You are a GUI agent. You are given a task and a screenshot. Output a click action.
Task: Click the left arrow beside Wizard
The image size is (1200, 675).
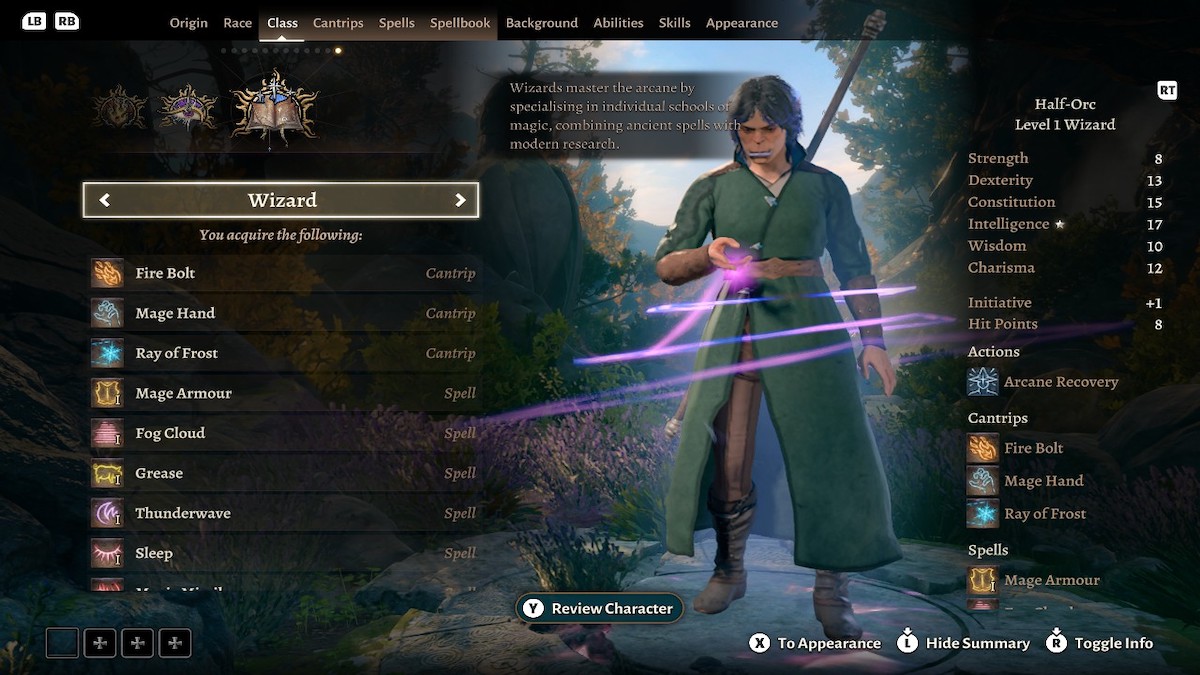[104, 200]
